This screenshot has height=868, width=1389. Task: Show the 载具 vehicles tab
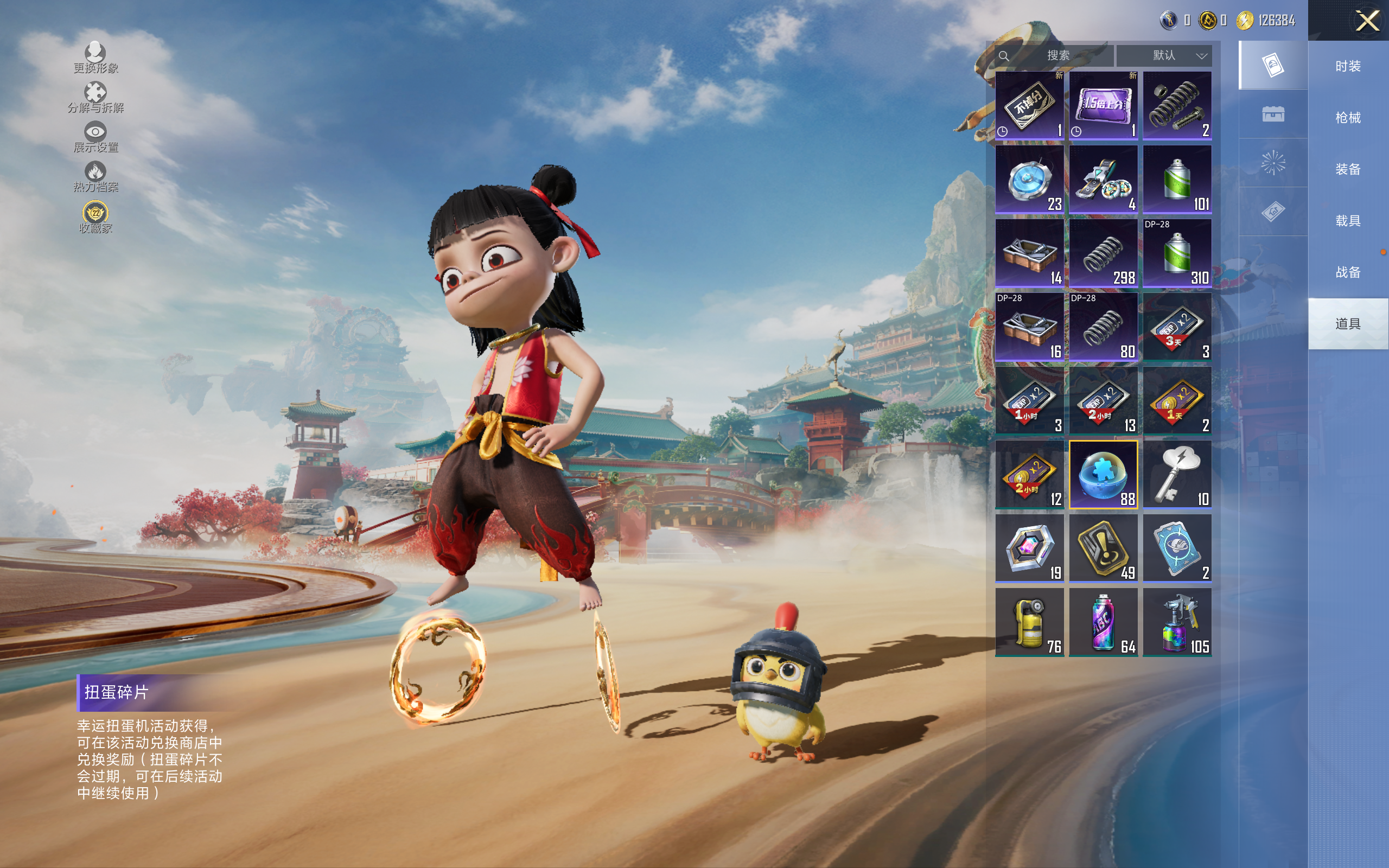pyautogui.click(x=1348, y=221)
